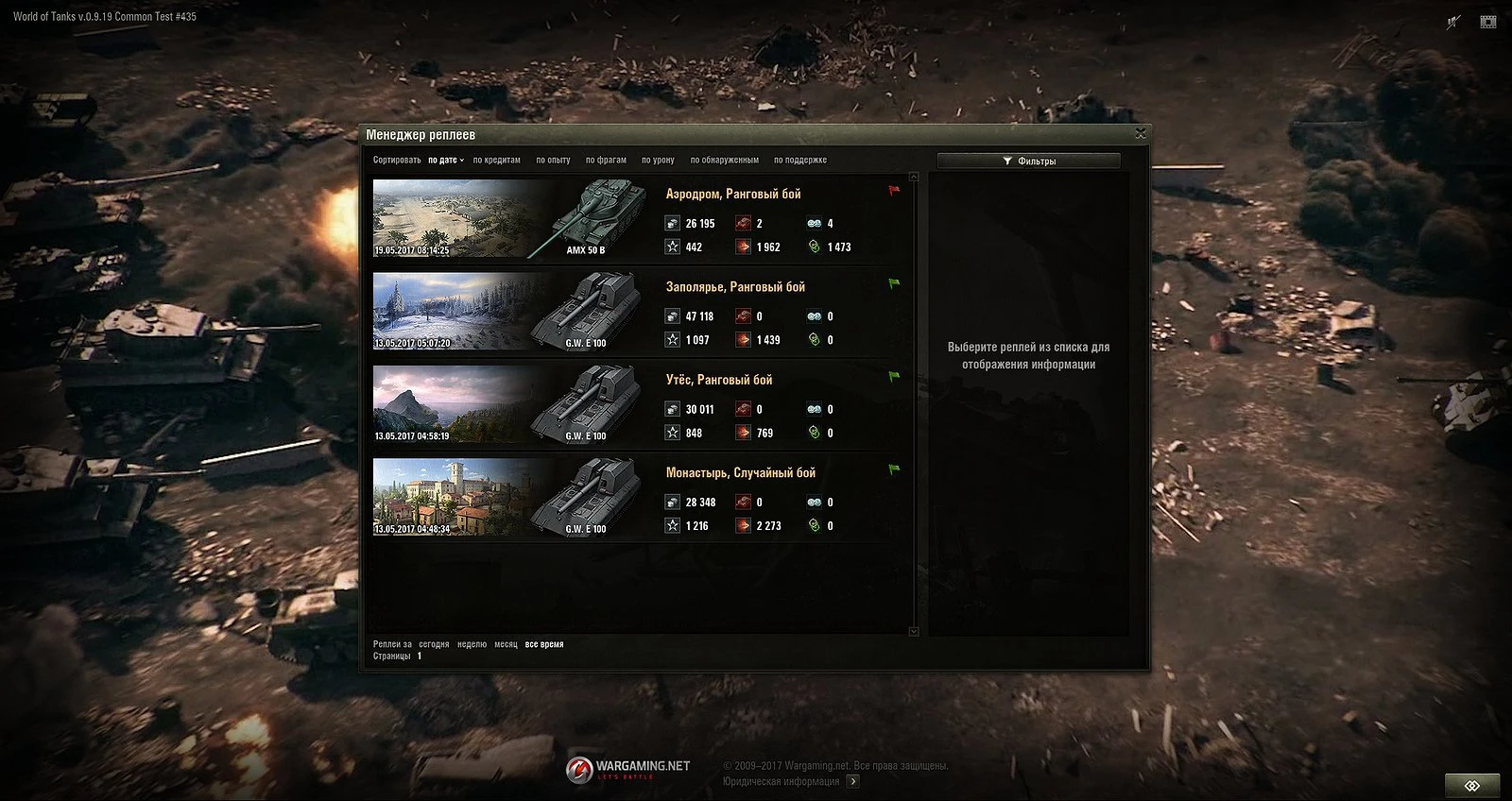
Task: Click the damage icon on Монастырь replay row
Action: [742, 525]
